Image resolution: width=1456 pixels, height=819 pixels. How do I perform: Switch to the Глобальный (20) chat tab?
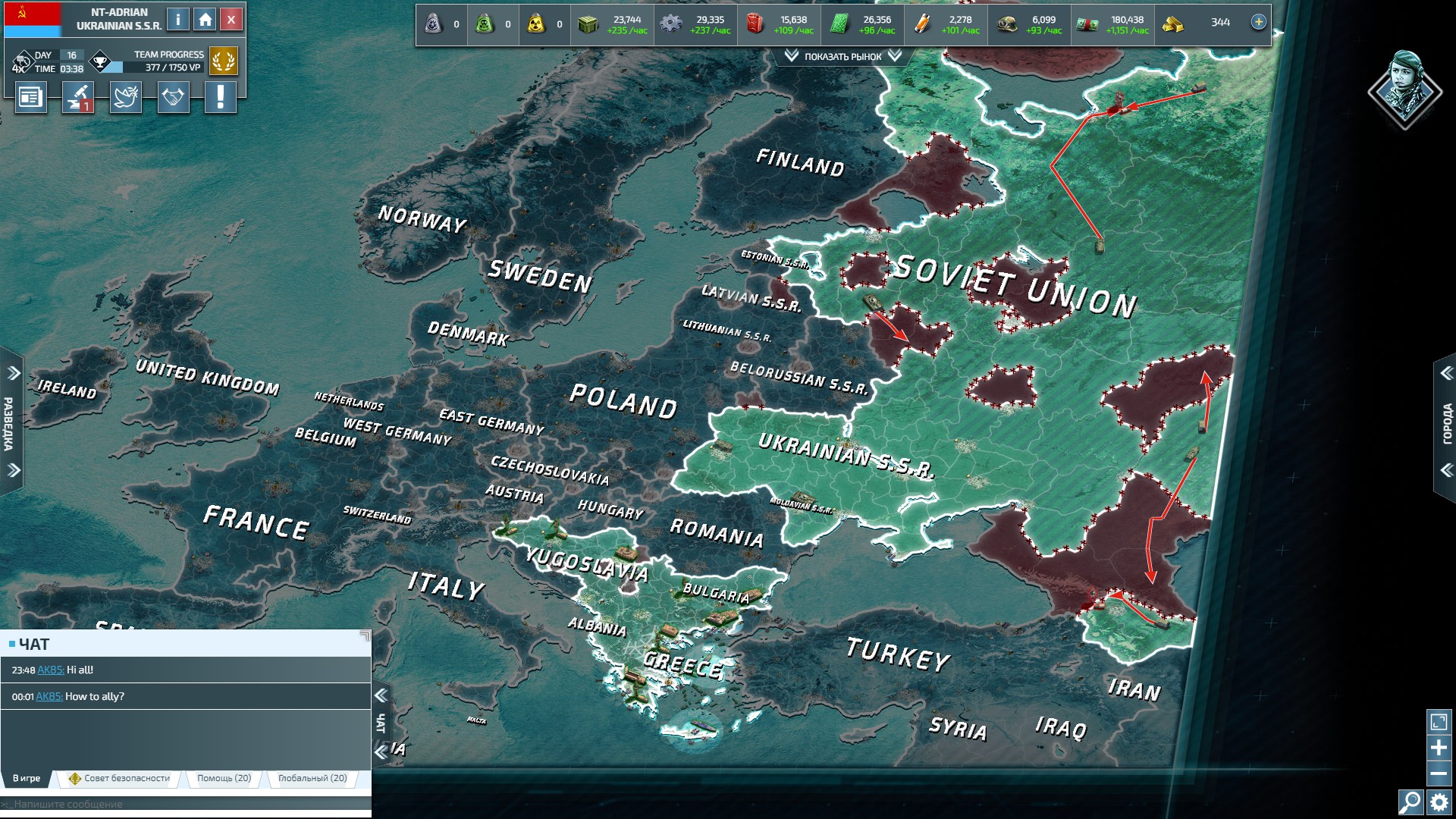[x=312, y=778]
